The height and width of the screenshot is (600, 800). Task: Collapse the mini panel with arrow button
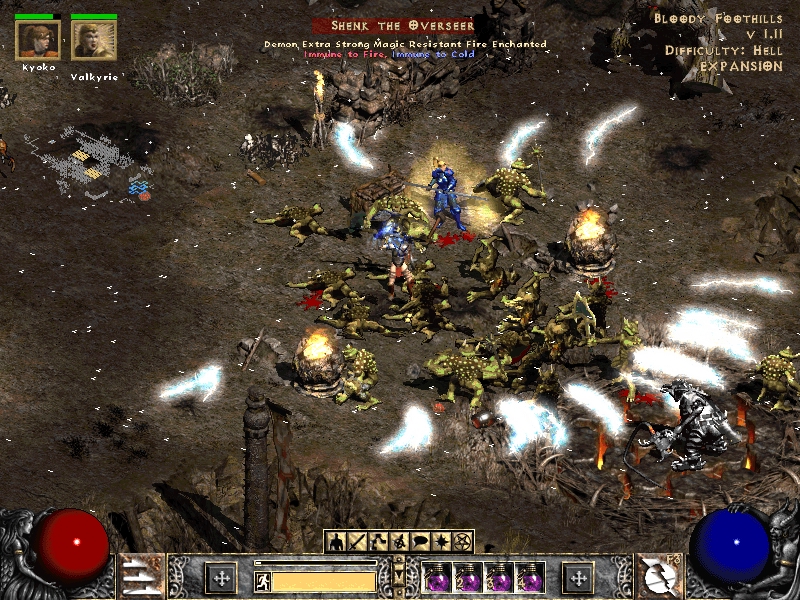[399, 574]
